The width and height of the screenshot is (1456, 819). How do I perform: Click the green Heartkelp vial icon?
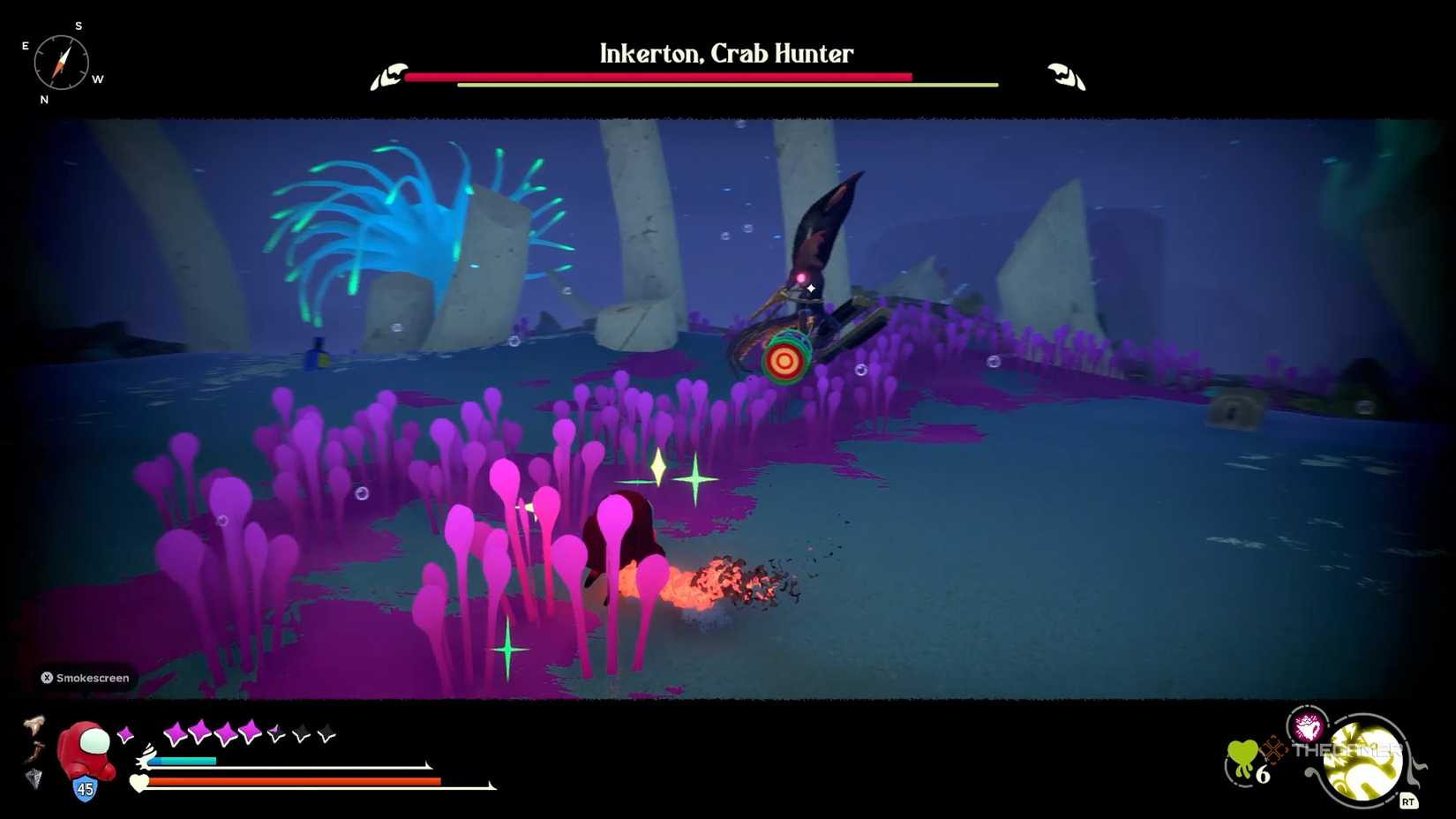pos(1243,758)
